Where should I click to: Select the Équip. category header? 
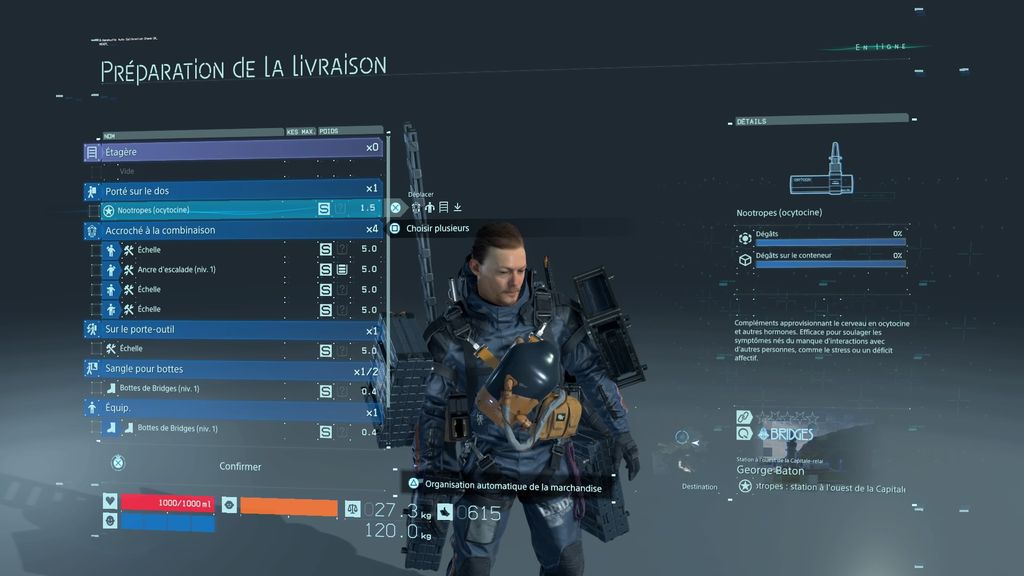coord(232,409)
